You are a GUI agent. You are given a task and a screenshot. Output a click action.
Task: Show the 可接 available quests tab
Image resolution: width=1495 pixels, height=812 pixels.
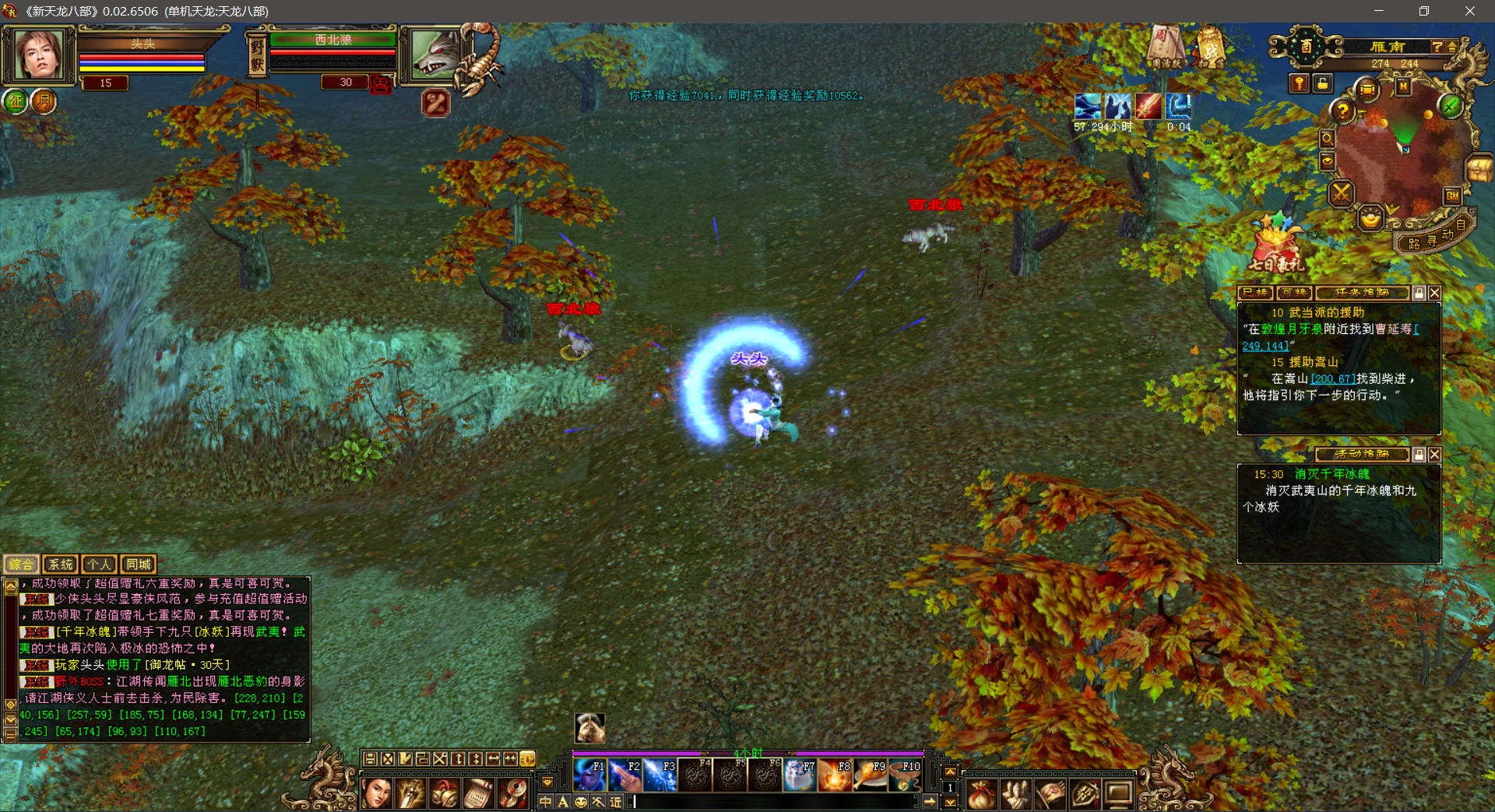pyautogui.click(x=1293, y=293)
